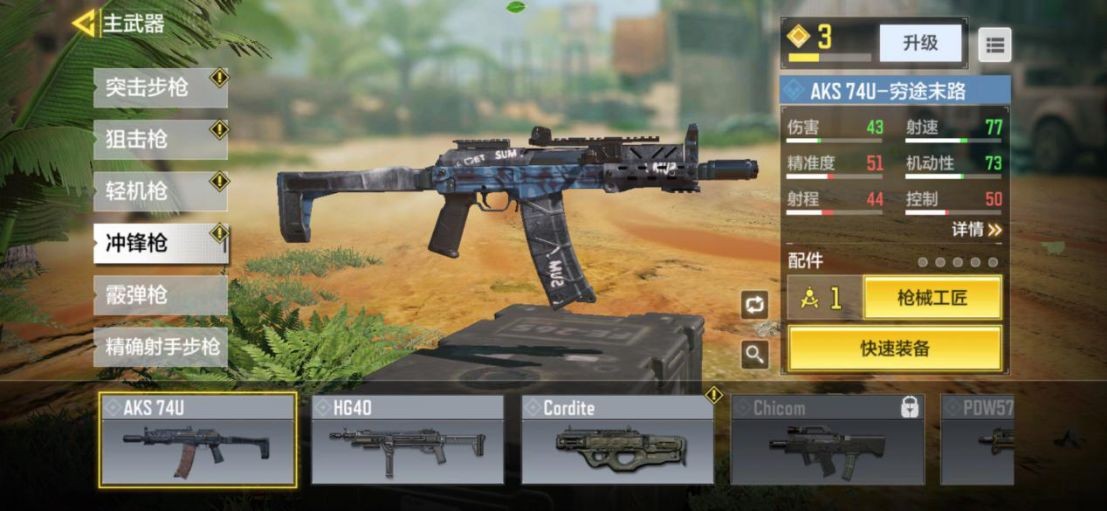Image resolution: width=1107 pixels, height=511 pixels.
Task: Pick the Cordite weapon card
Action: coord(617,439)
